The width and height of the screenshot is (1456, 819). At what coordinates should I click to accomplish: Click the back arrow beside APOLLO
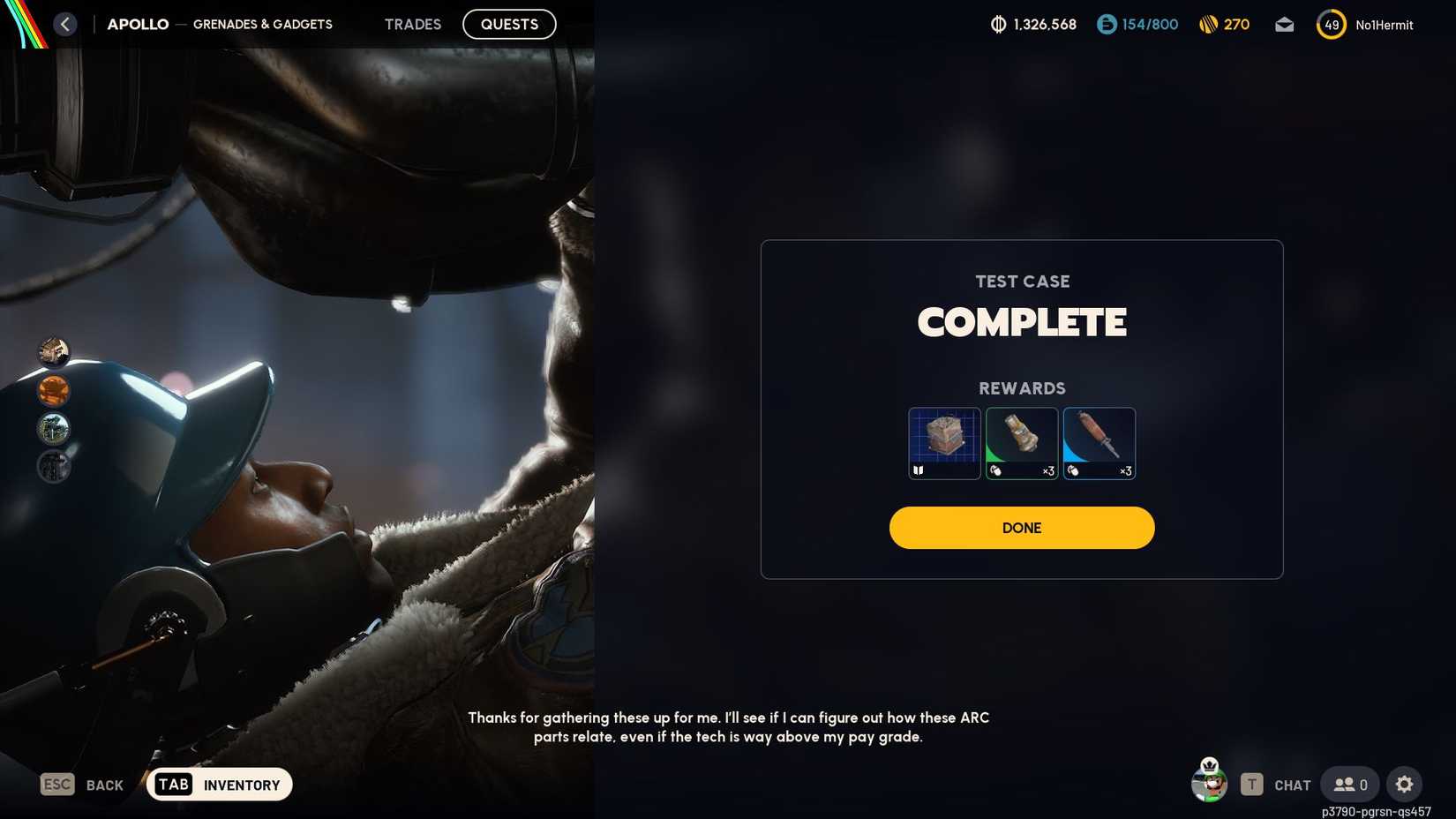[x=64, y=24]
